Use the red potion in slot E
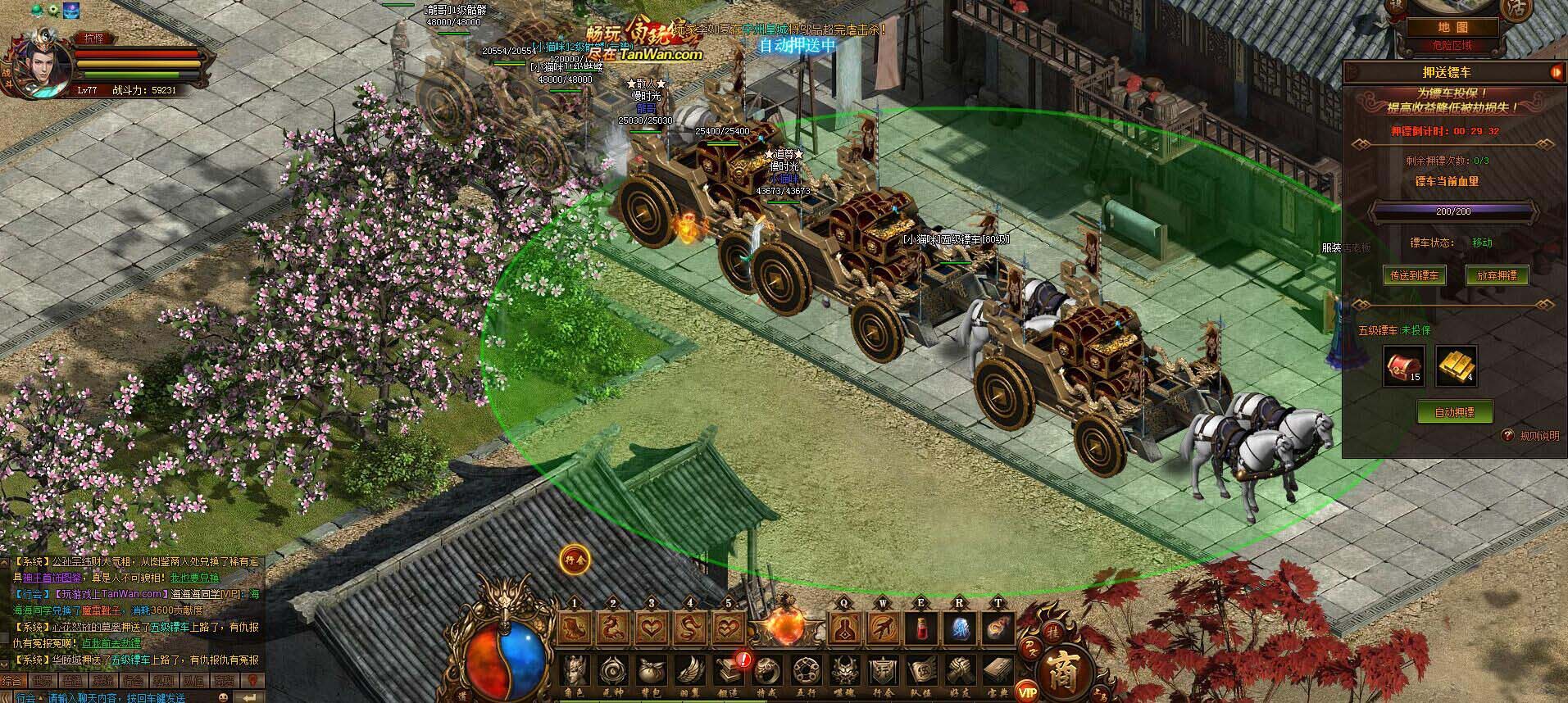1568x703 pixels. coord(921,629)
